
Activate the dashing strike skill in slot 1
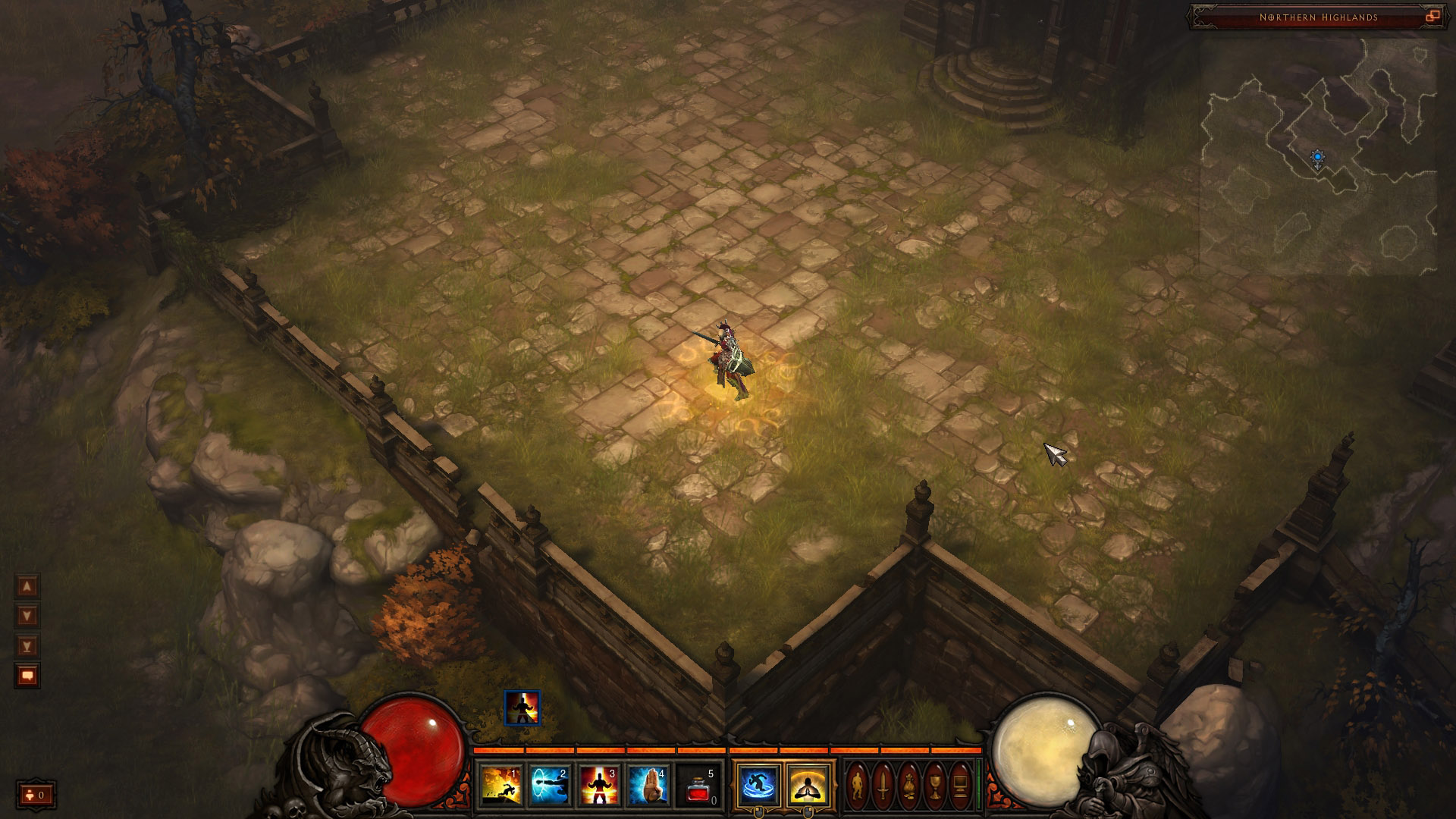(500, 785)
